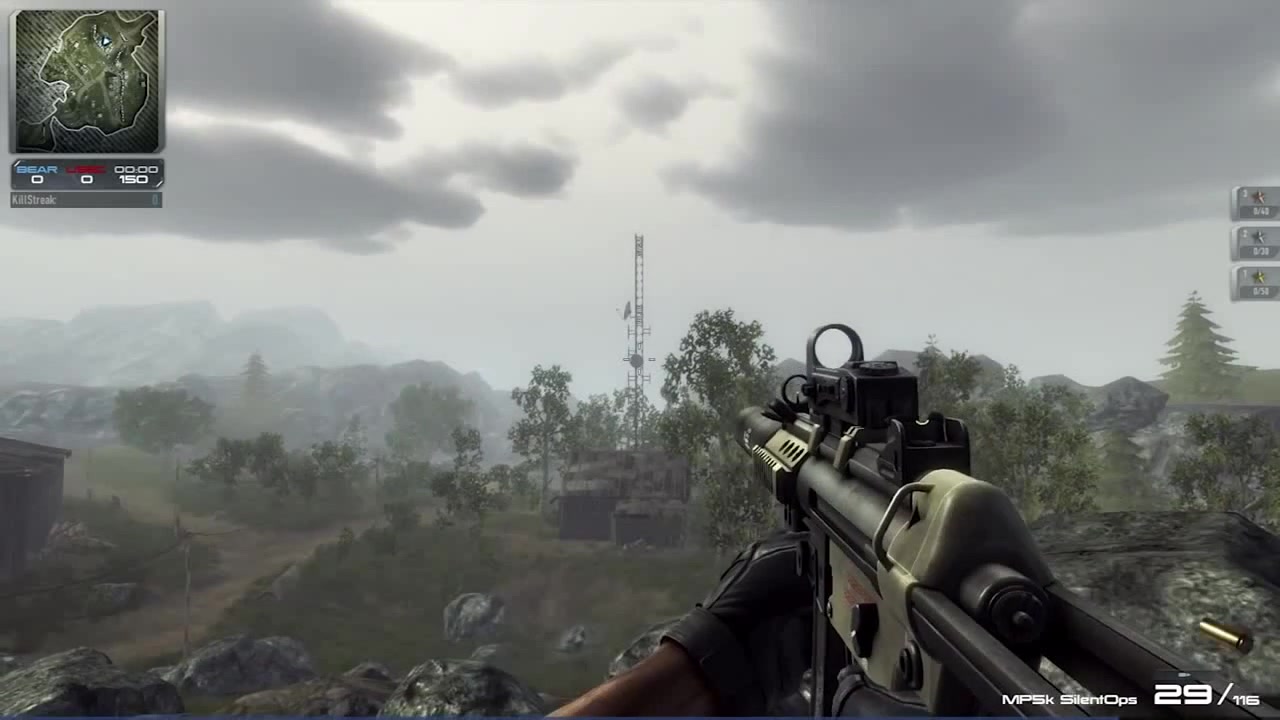Viewport: 1280px width, 720px height.
Task: Click the minimap in the corner
Action: [x=86, y=81]
